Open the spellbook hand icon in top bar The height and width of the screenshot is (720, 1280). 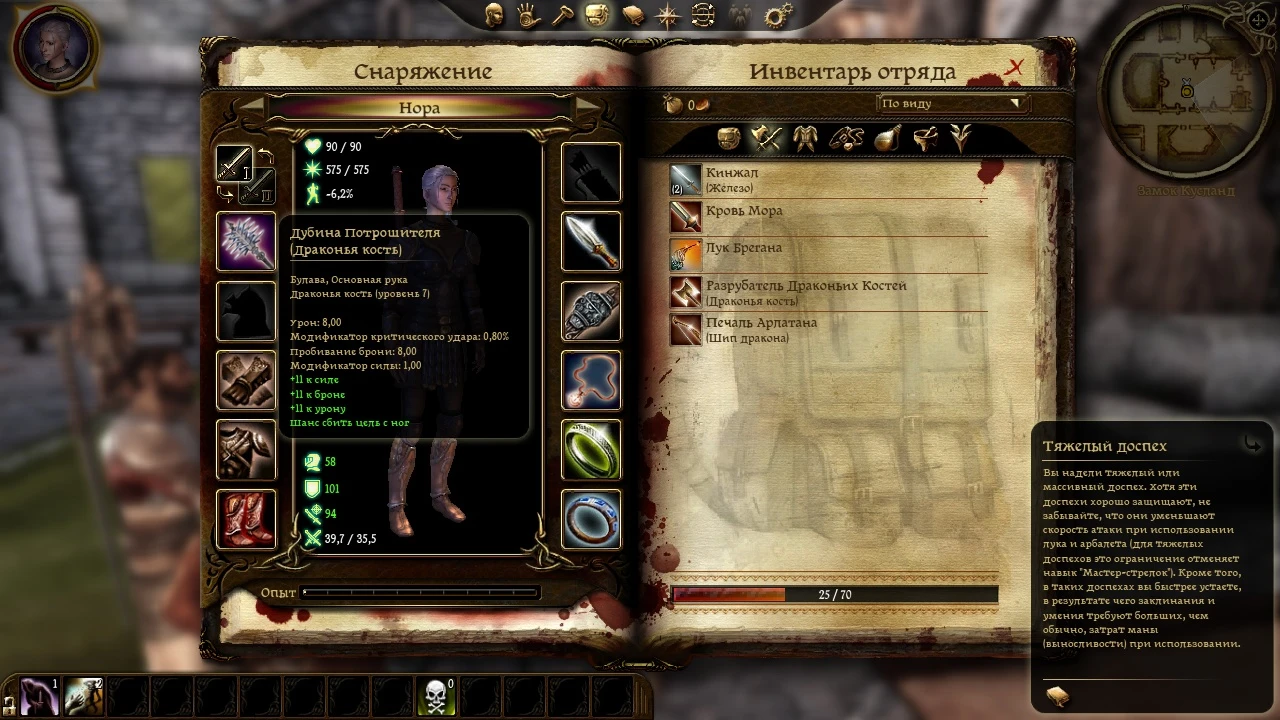pyautogui.click(x=530, y=15)
